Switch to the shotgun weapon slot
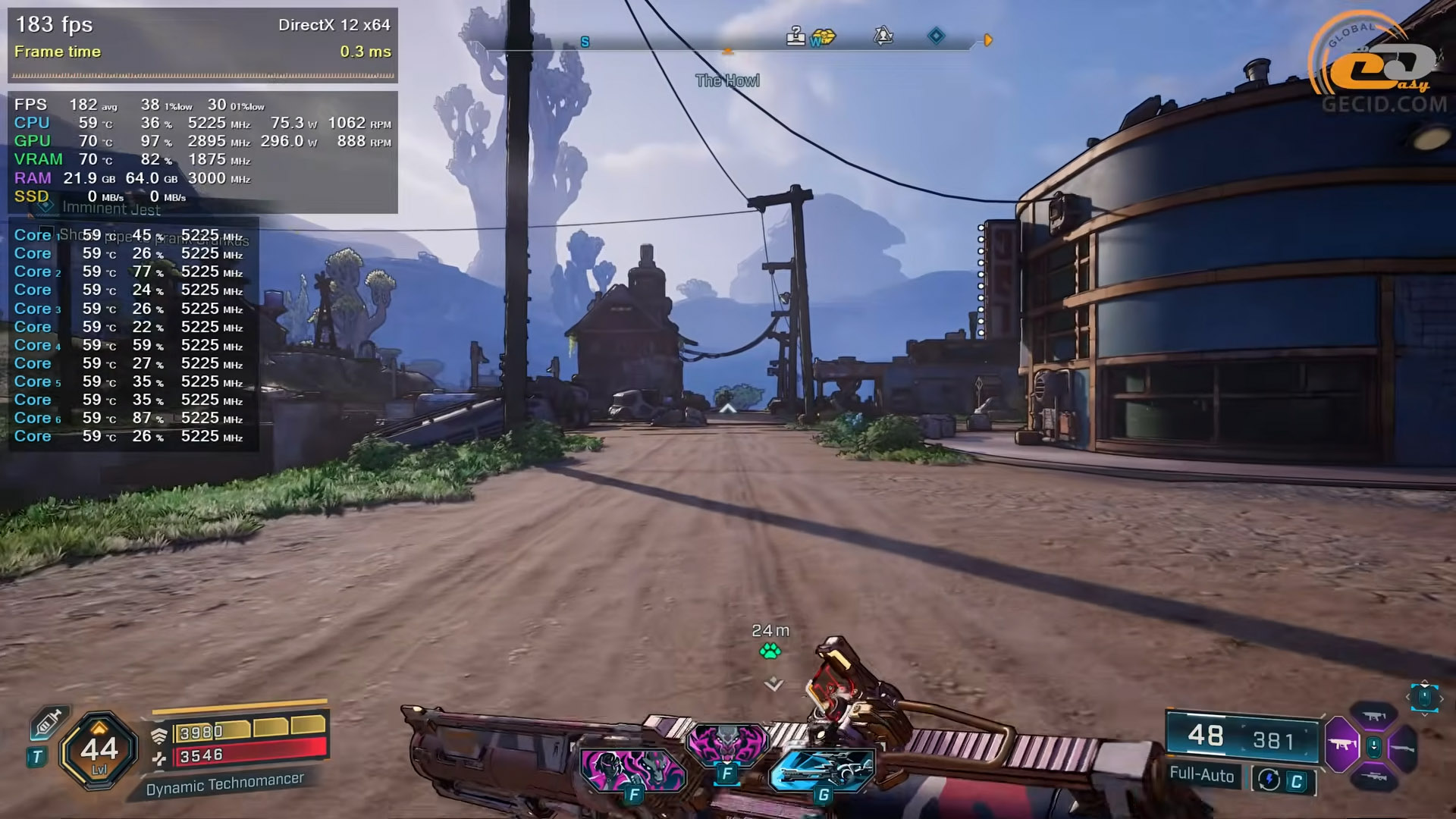This screenshot has width=1456, height=819. (1404, 747)
